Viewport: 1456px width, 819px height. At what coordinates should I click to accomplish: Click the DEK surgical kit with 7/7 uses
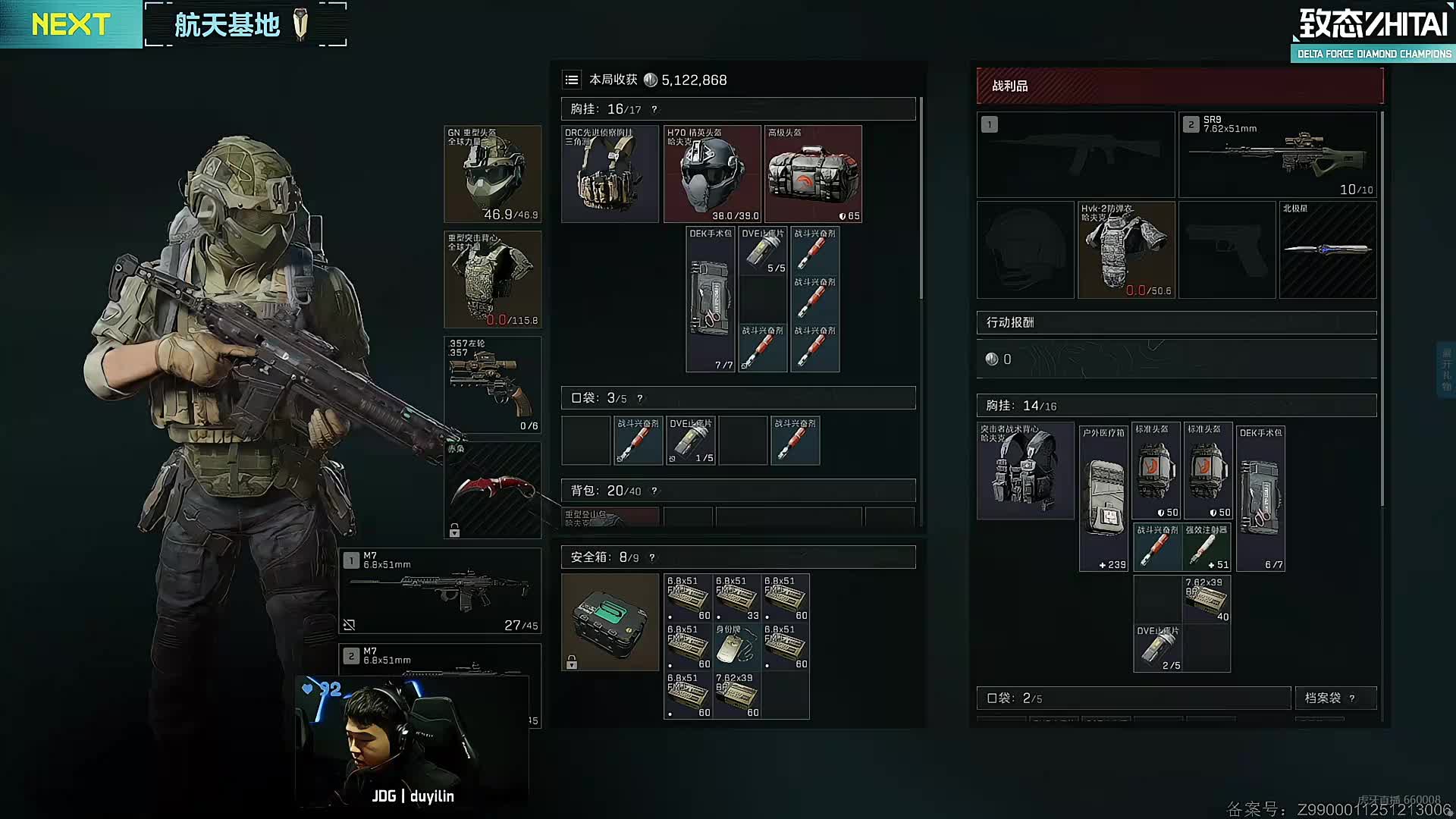pos(711,300)
